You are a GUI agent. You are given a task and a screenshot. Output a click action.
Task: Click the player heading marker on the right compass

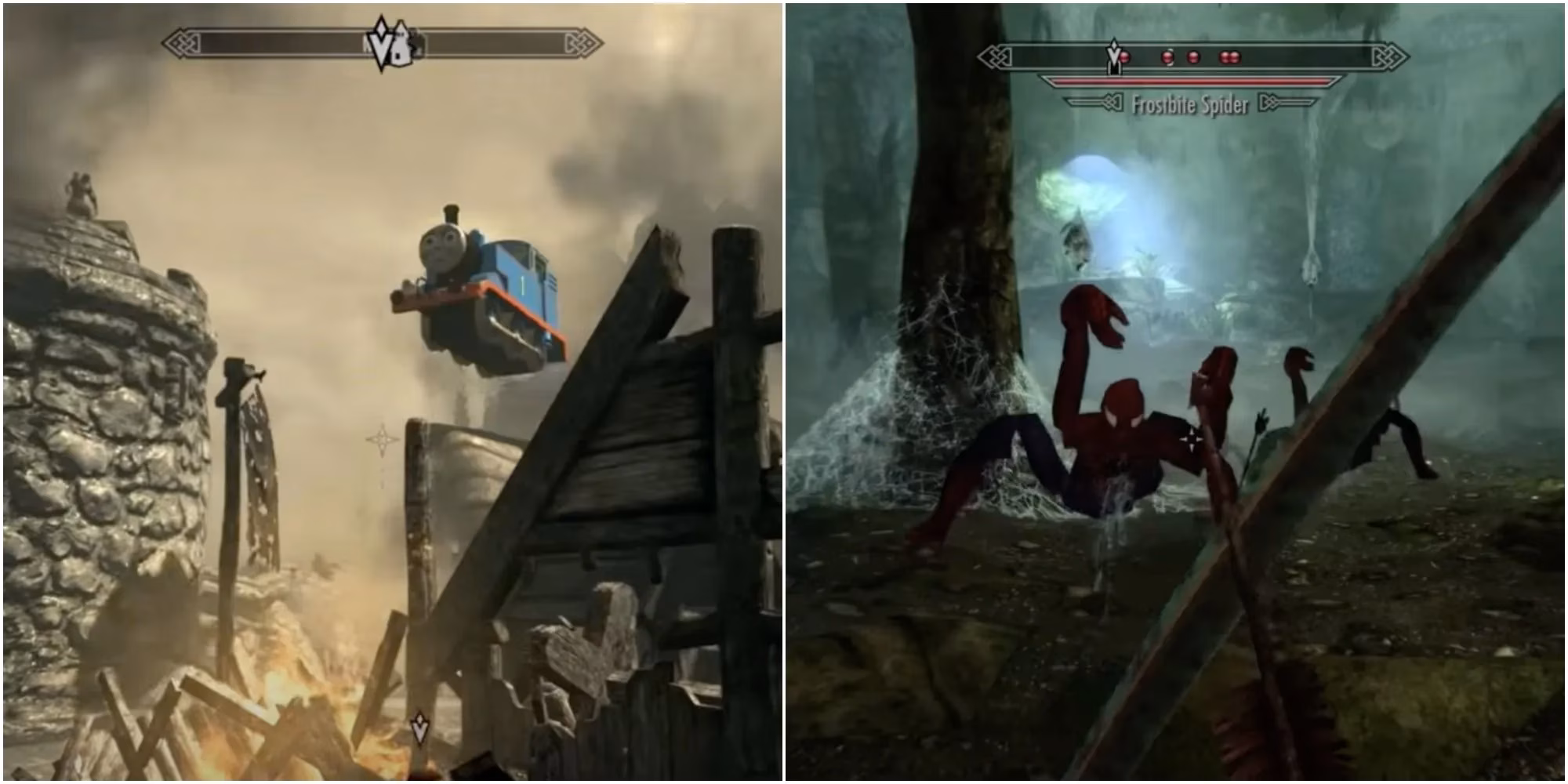pyautogui.click(x=1114, y=56)
